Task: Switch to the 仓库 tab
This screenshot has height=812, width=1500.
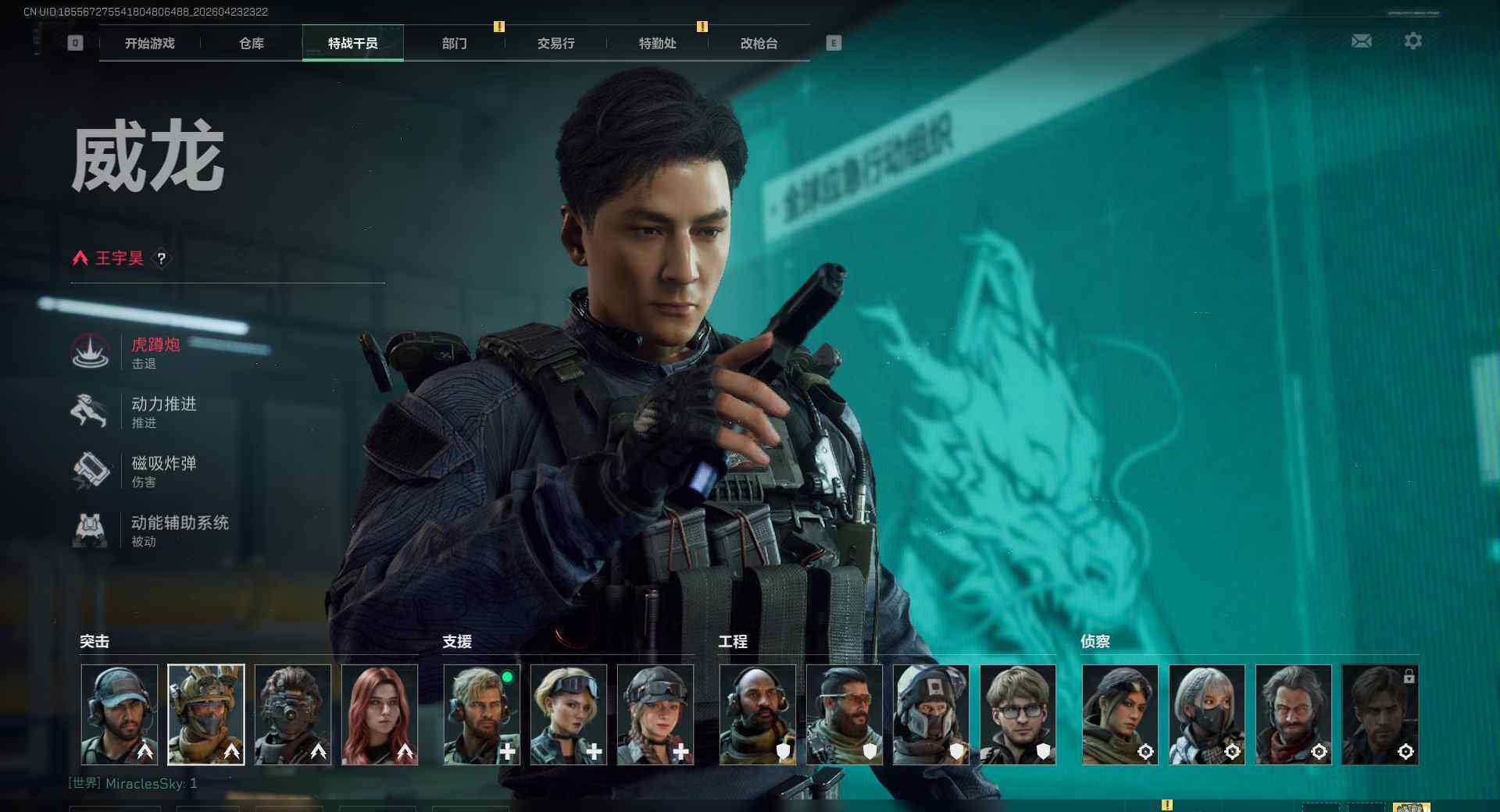Action: pyautogui.click(x=252, y=44)
